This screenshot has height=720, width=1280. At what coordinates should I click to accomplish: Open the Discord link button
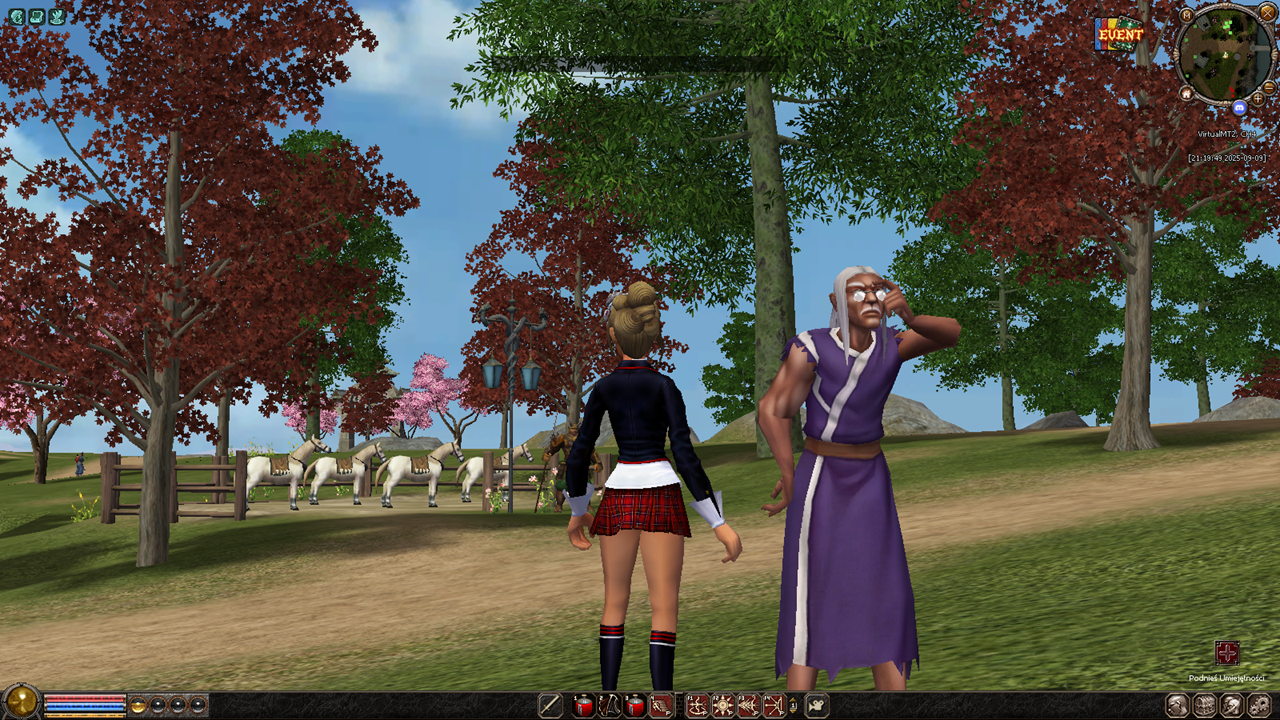click(1240, 107)
